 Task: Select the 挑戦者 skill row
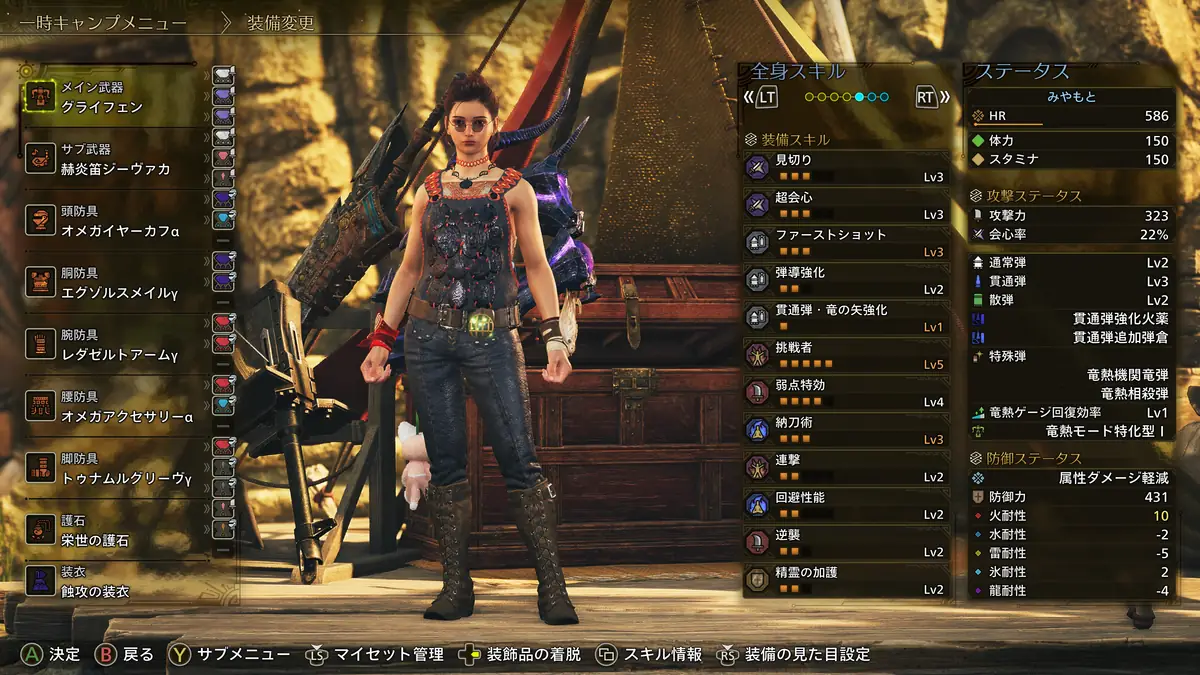846,355
